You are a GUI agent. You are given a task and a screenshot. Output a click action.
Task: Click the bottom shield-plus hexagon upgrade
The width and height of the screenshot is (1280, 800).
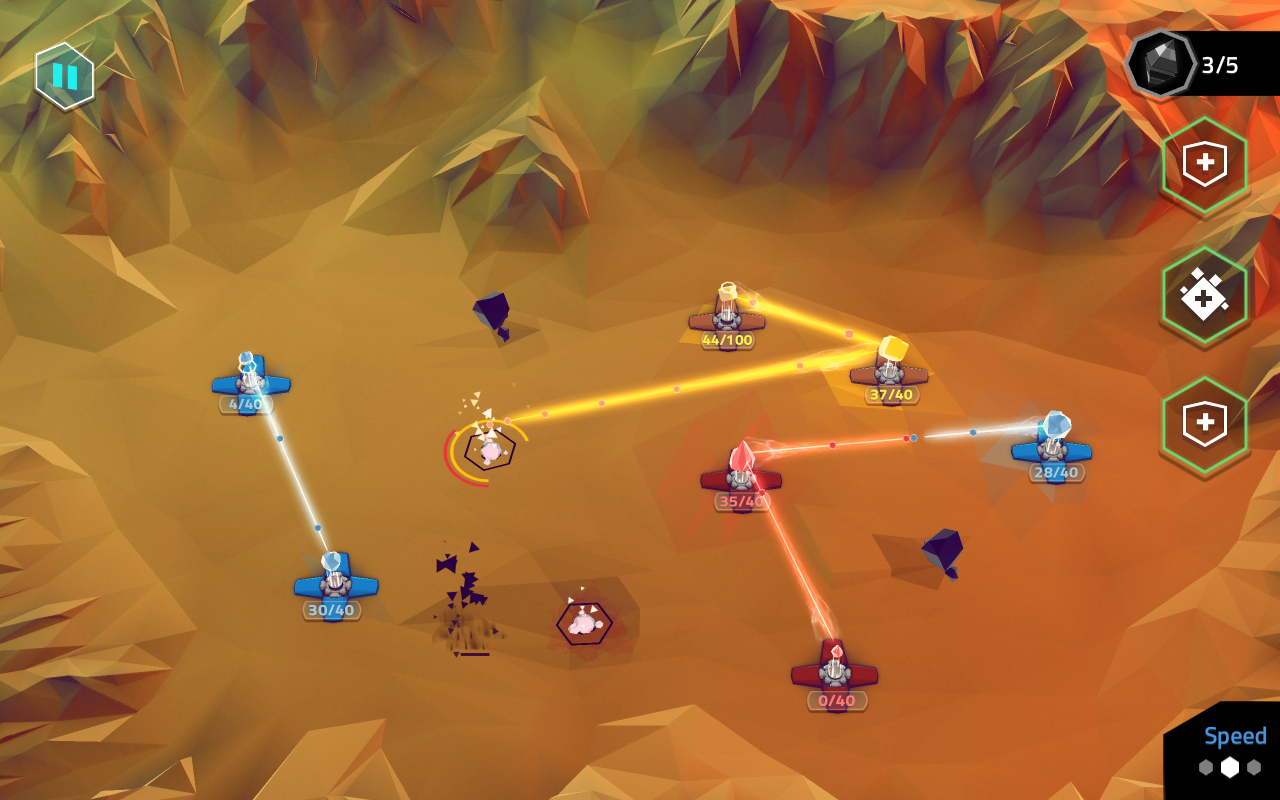click(x=1205, y=421)
